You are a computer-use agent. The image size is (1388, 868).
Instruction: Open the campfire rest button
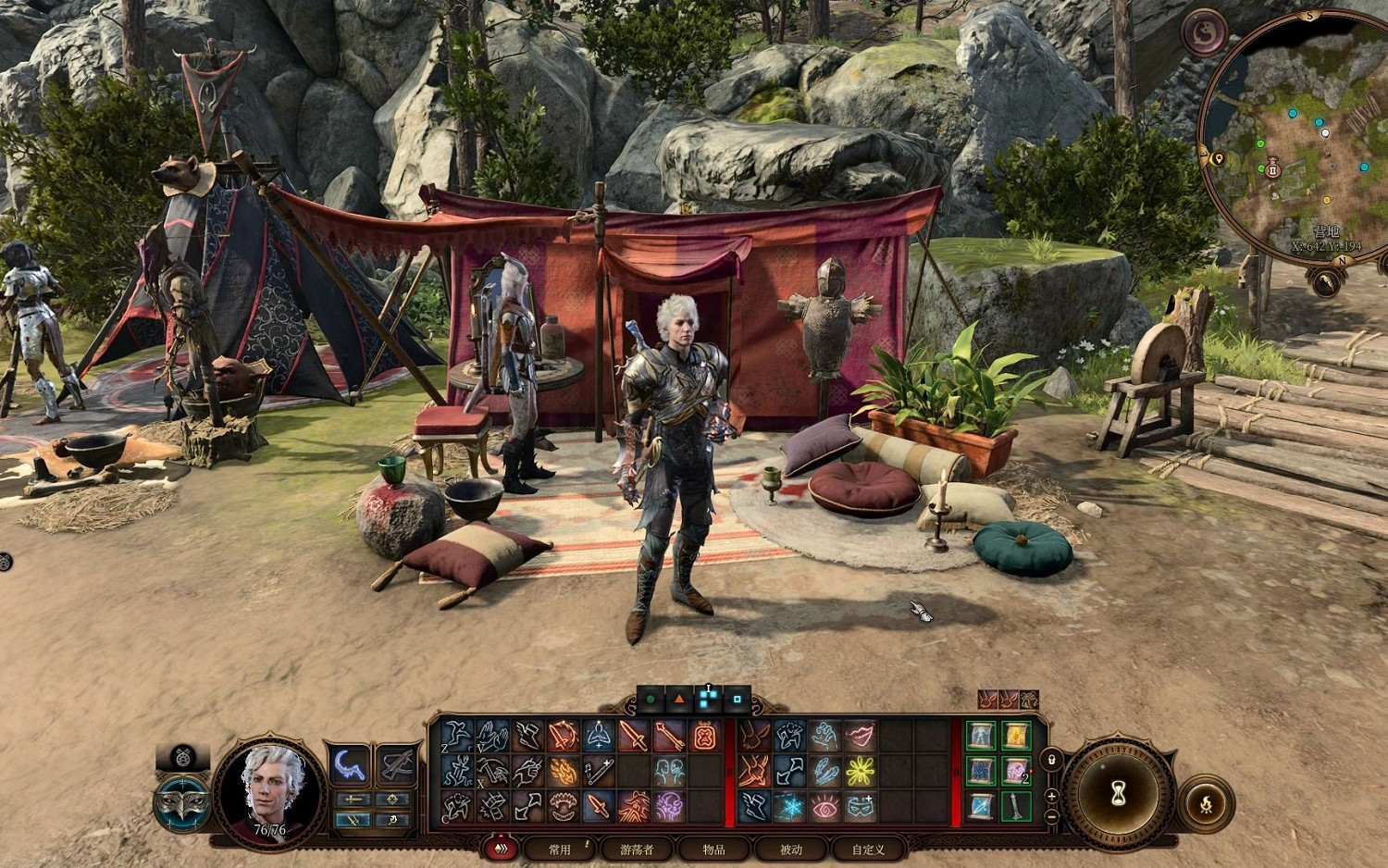(1207, 802)
